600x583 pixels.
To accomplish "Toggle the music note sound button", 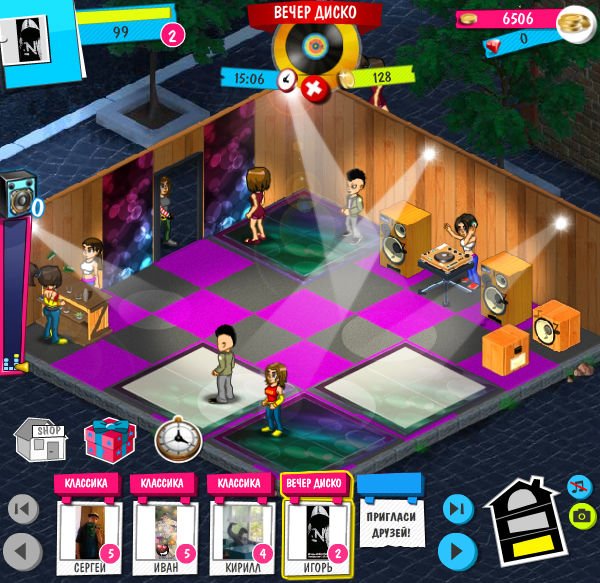I will coord(577,487).
